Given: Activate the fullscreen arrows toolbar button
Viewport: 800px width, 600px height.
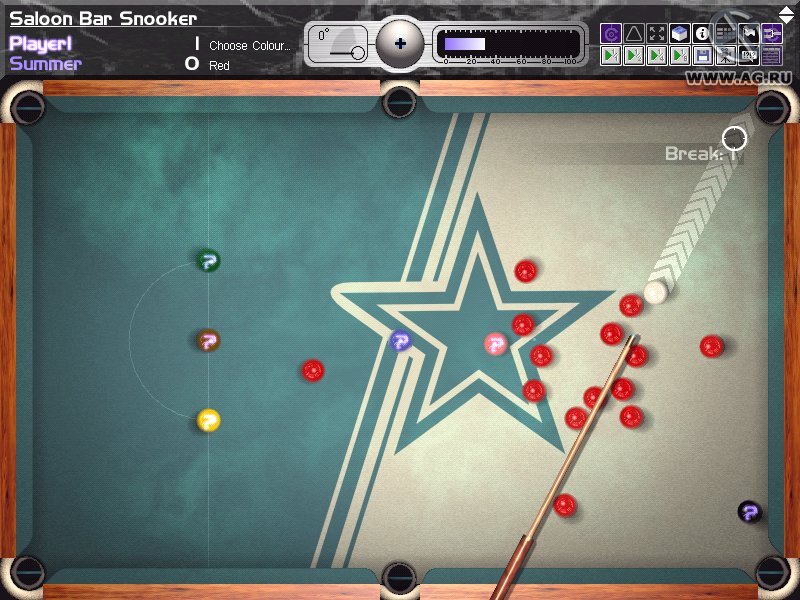Looking at the screenshot, I should pos(656,34).
